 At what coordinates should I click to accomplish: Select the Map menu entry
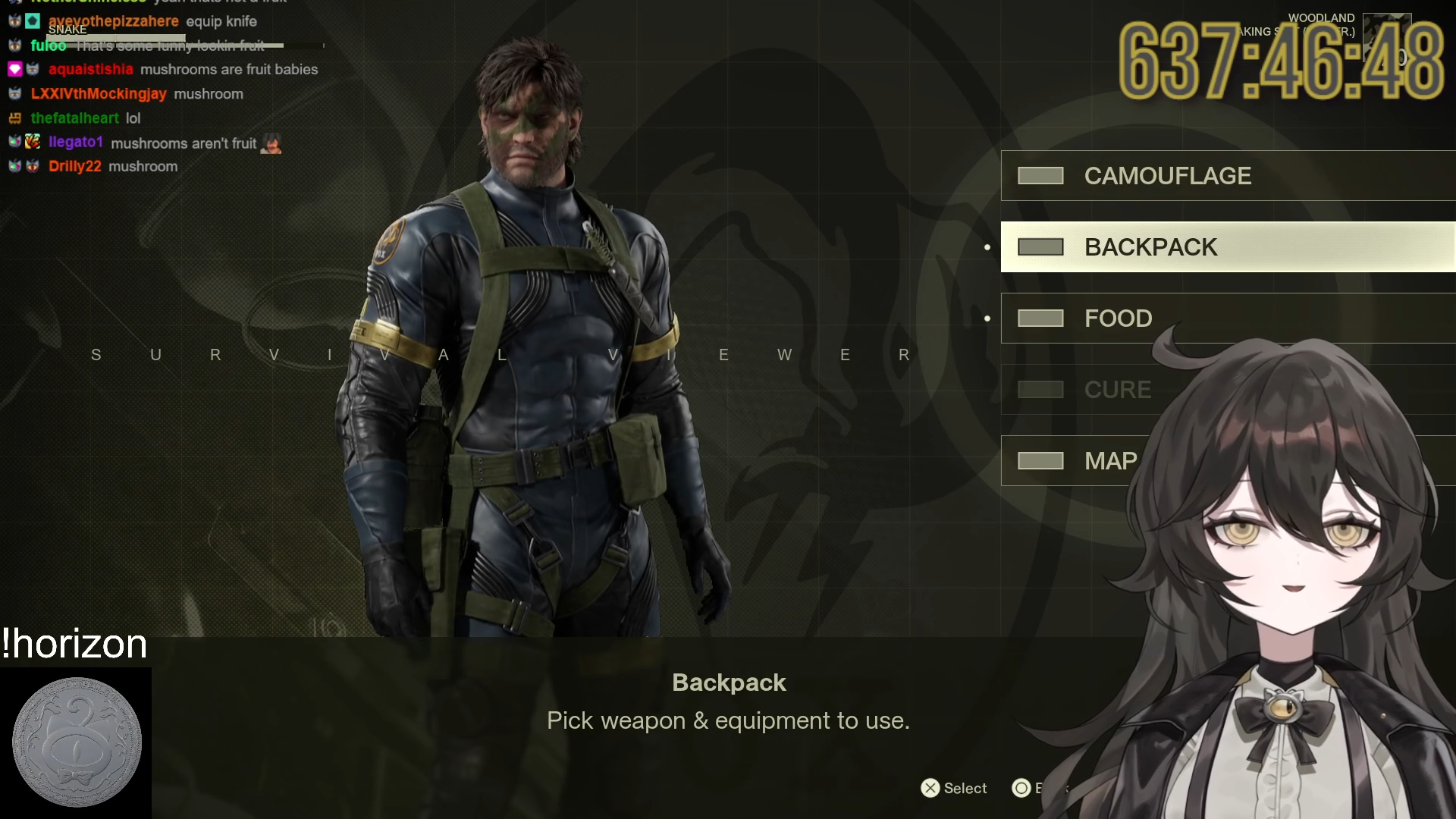pos(1110,461)
